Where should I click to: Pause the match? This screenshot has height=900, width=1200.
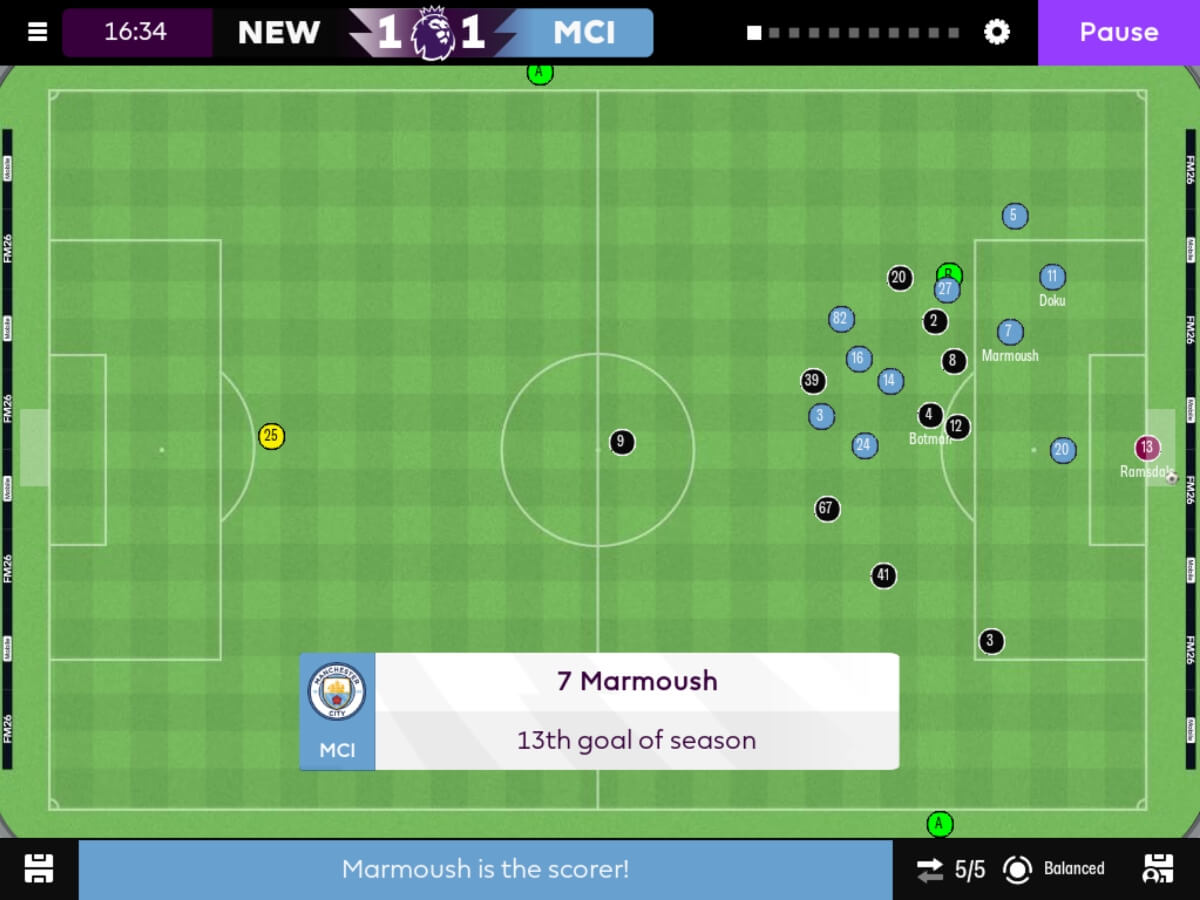click(1118, 32)
